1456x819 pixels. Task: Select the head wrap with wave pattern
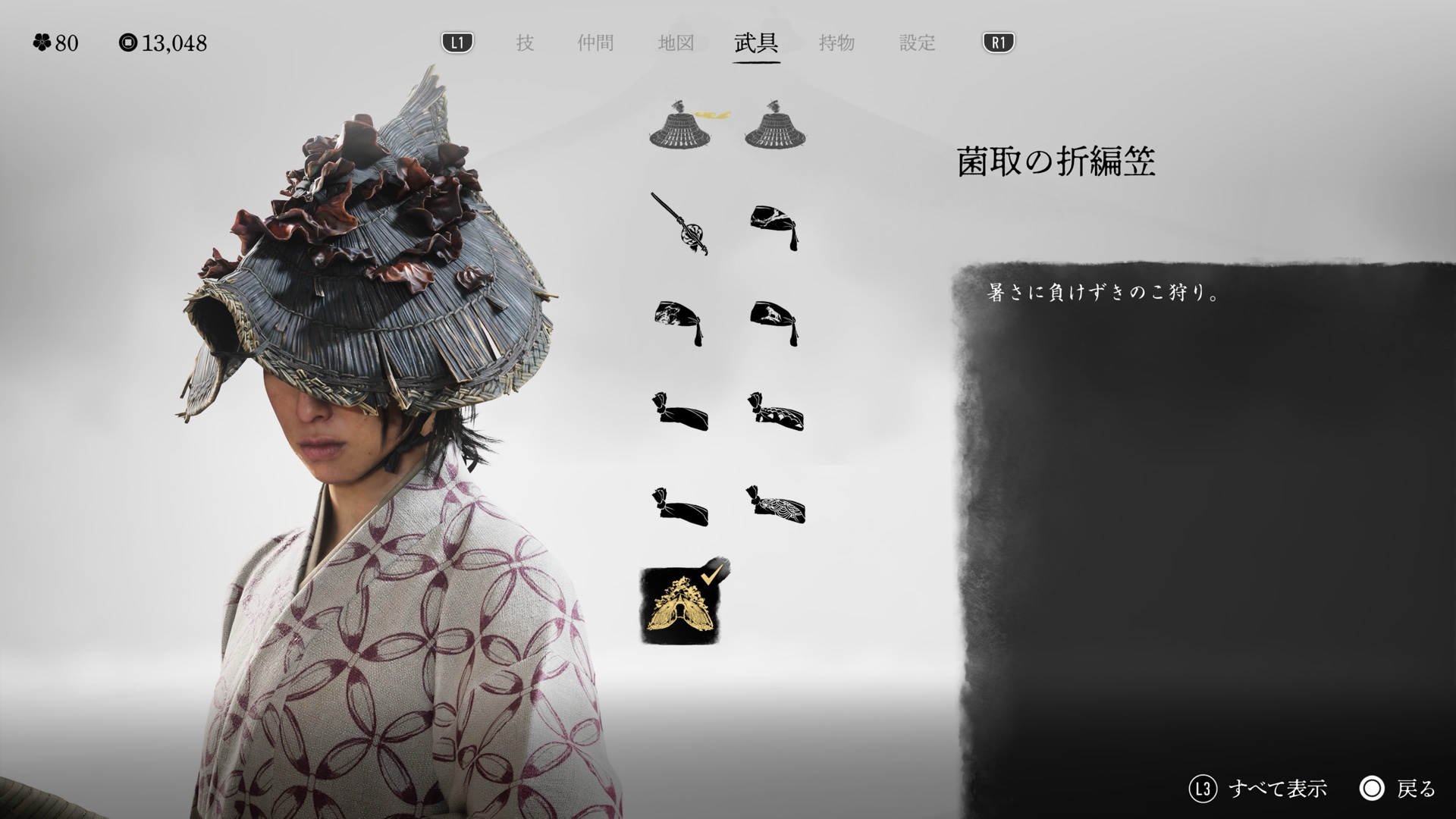(x=776, y=413)
